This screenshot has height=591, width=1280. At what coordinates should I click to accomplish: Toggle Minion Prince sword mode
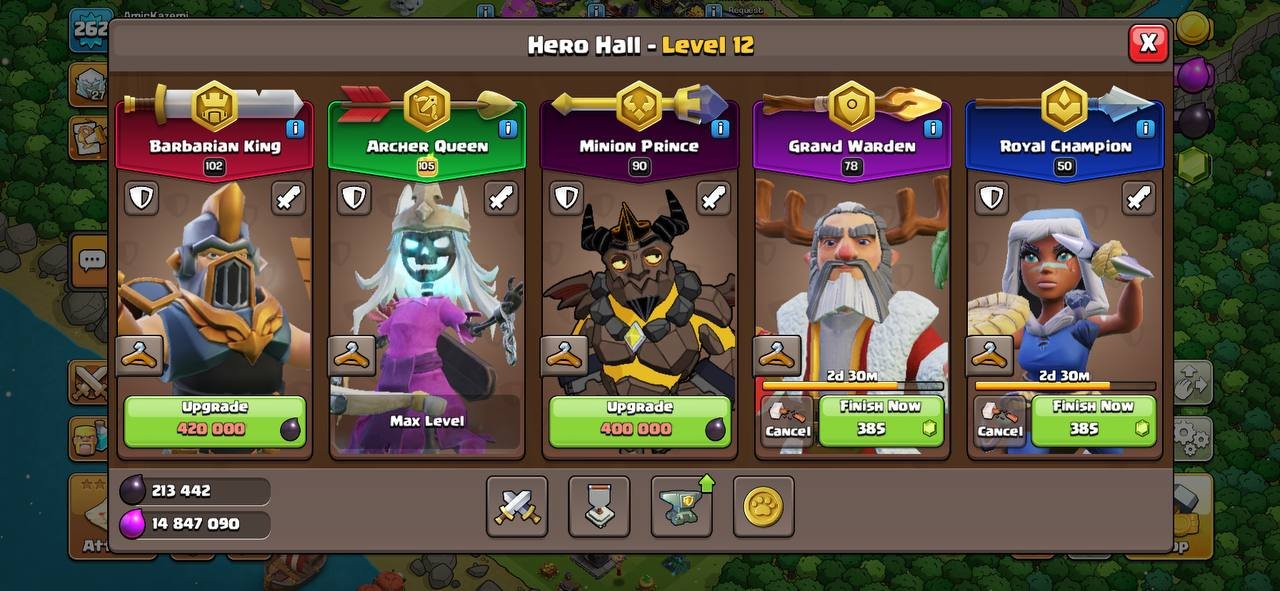[713, 198]
